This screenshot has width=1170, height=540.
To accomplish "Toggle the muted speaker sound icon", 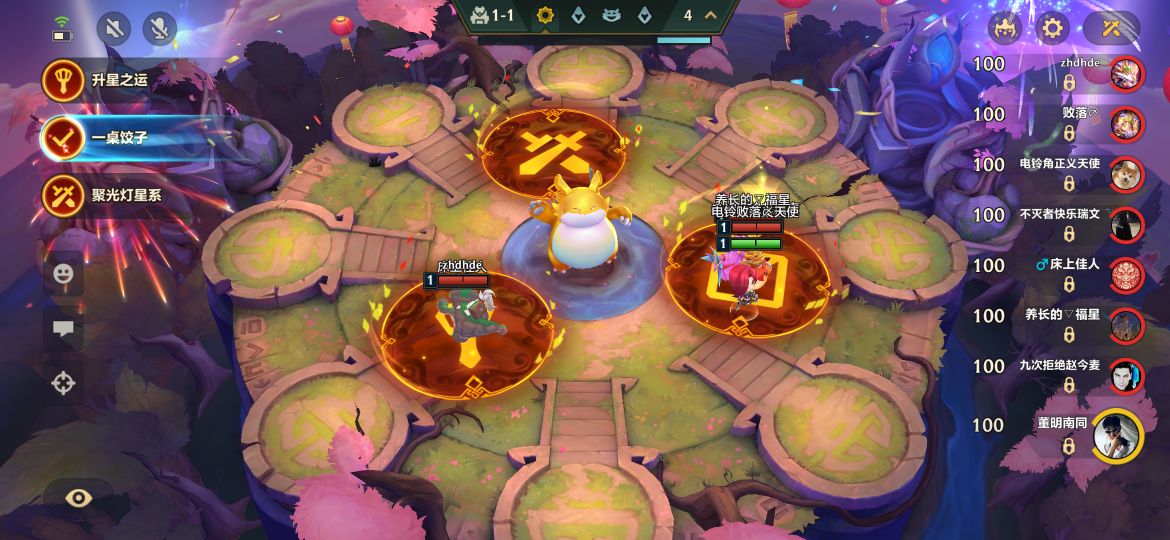I will [x=114, y=28].
